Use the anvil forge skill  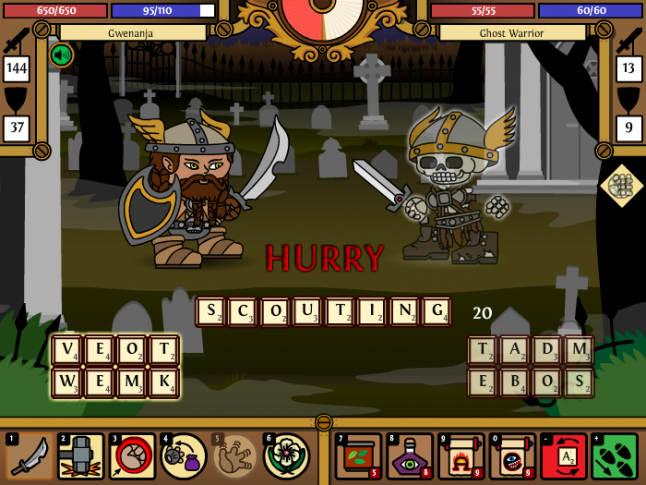tap(81, 457)
